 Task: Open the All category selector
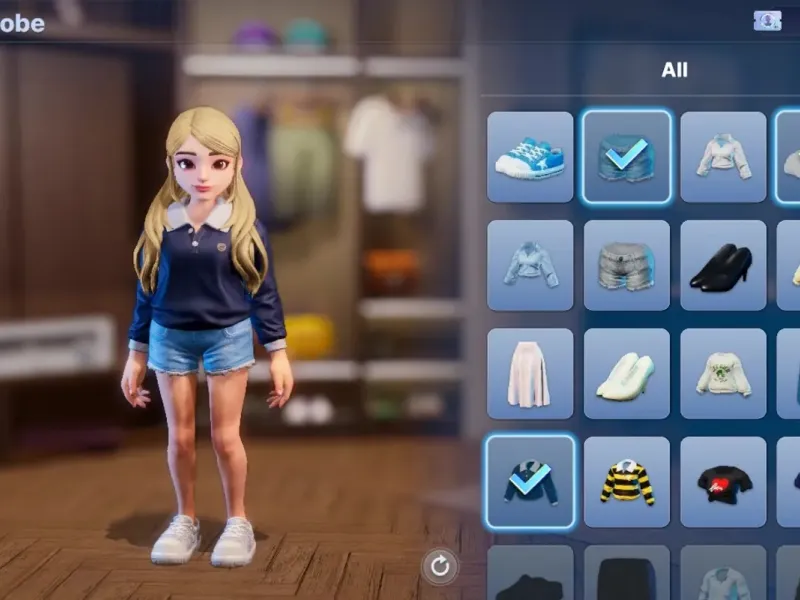click(674, 70)
